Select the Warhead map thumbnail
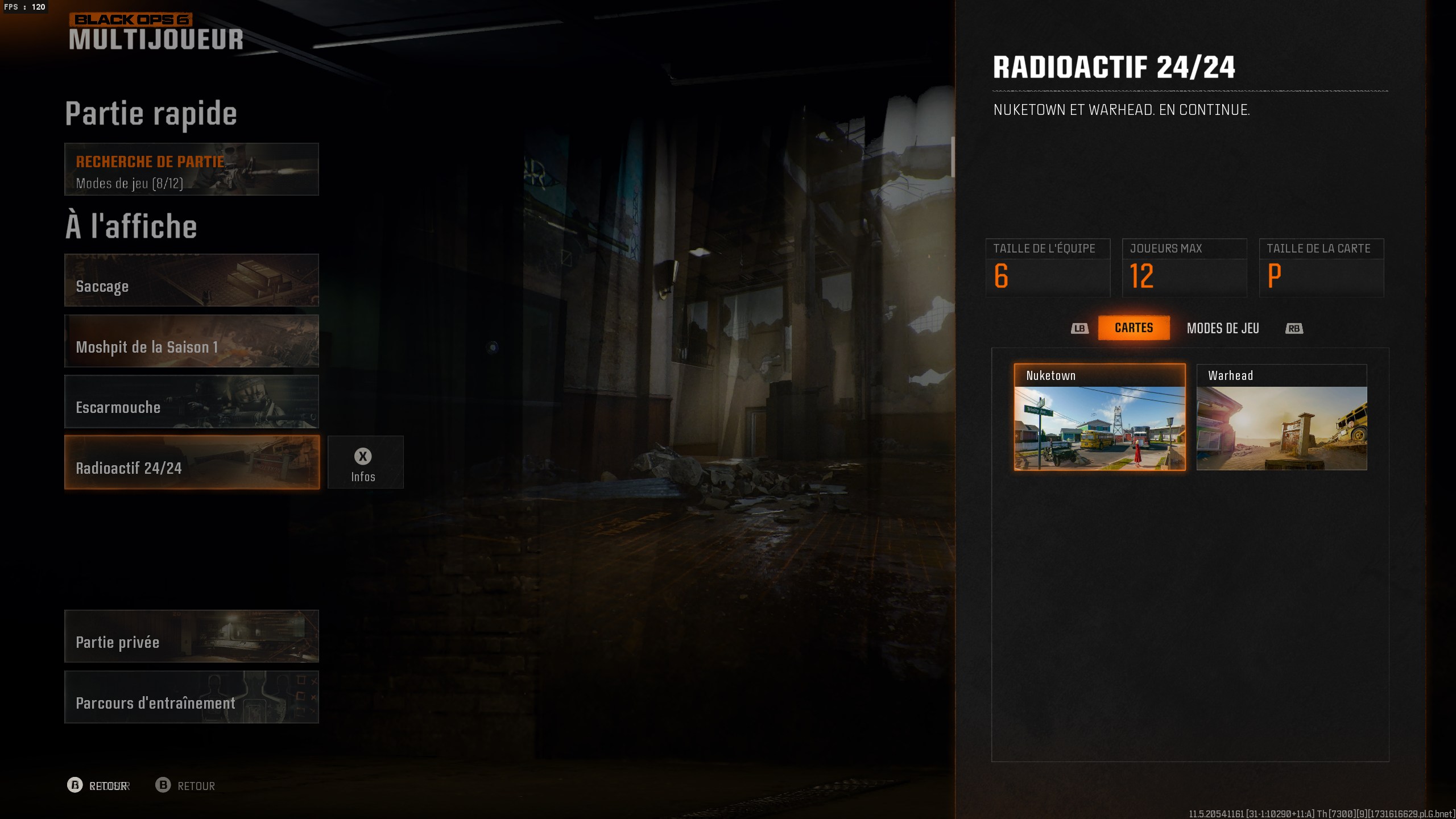Image resolution: width=1456 pixels, height=819 pixels. pyautogui.click(x=1281, y=417)
